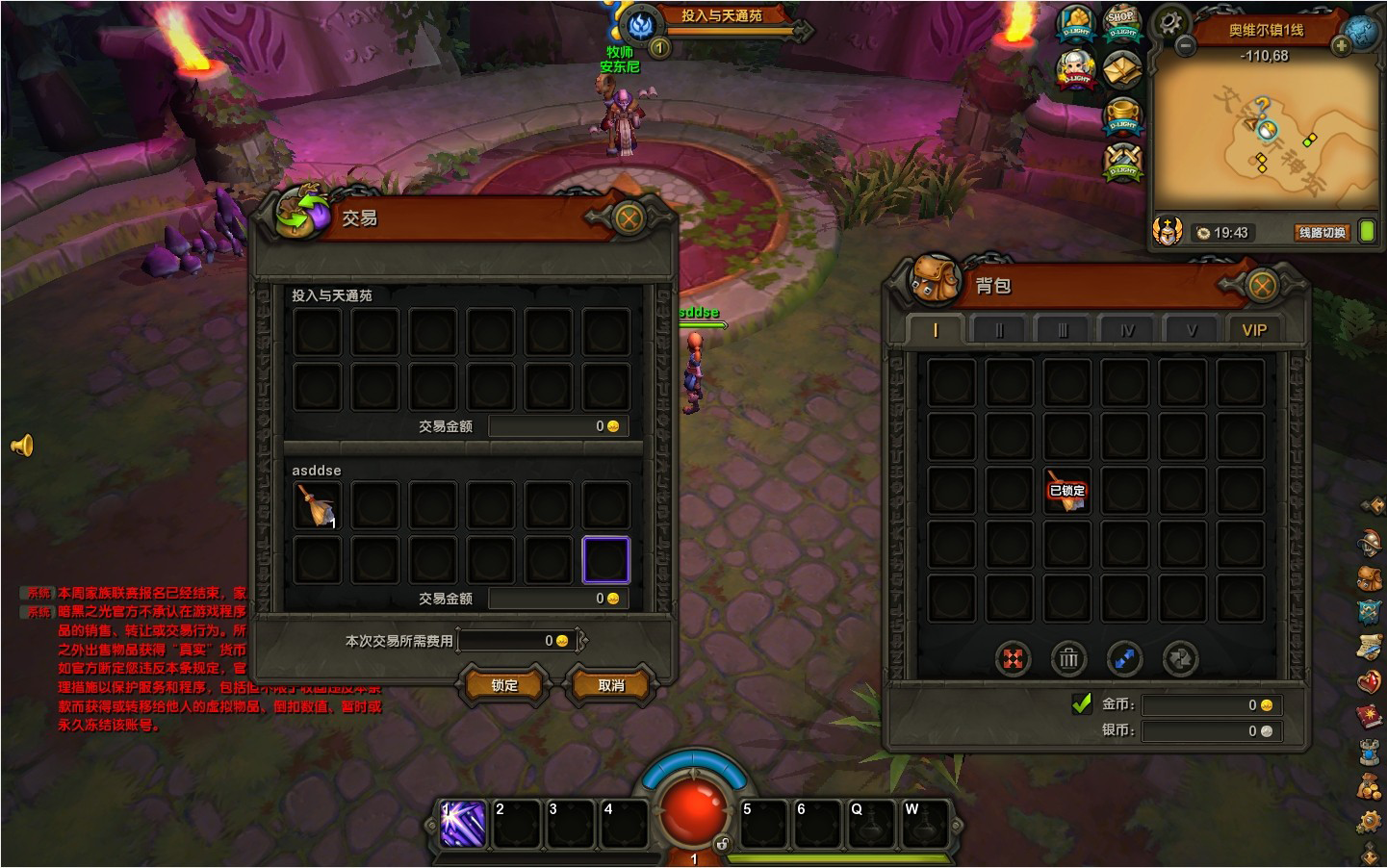
Task: Click the trash can button in the backpack
Action: click(x=1068, y=659)
